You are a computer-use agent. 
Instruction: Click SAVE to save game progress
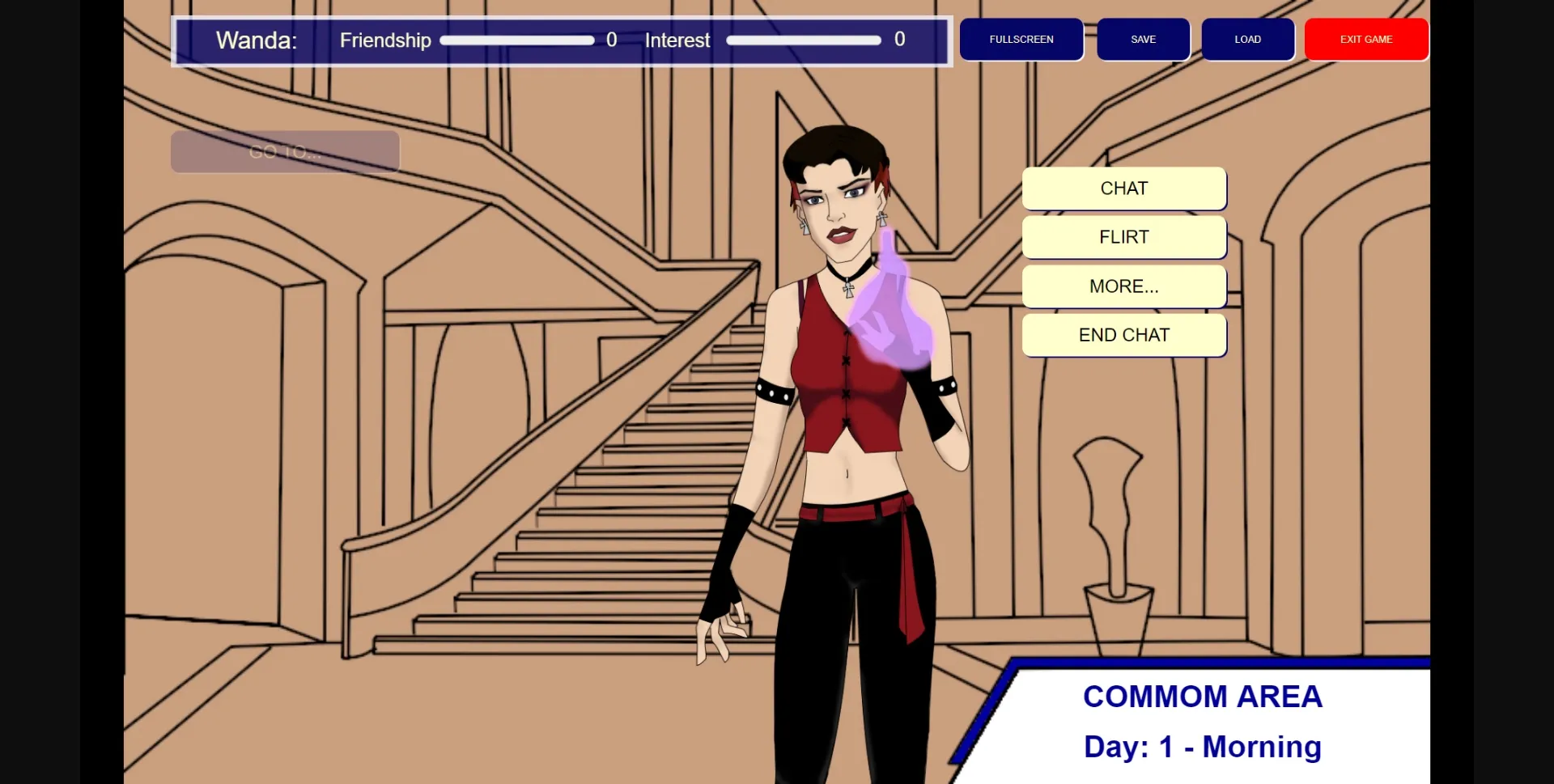click(1143, 39)
